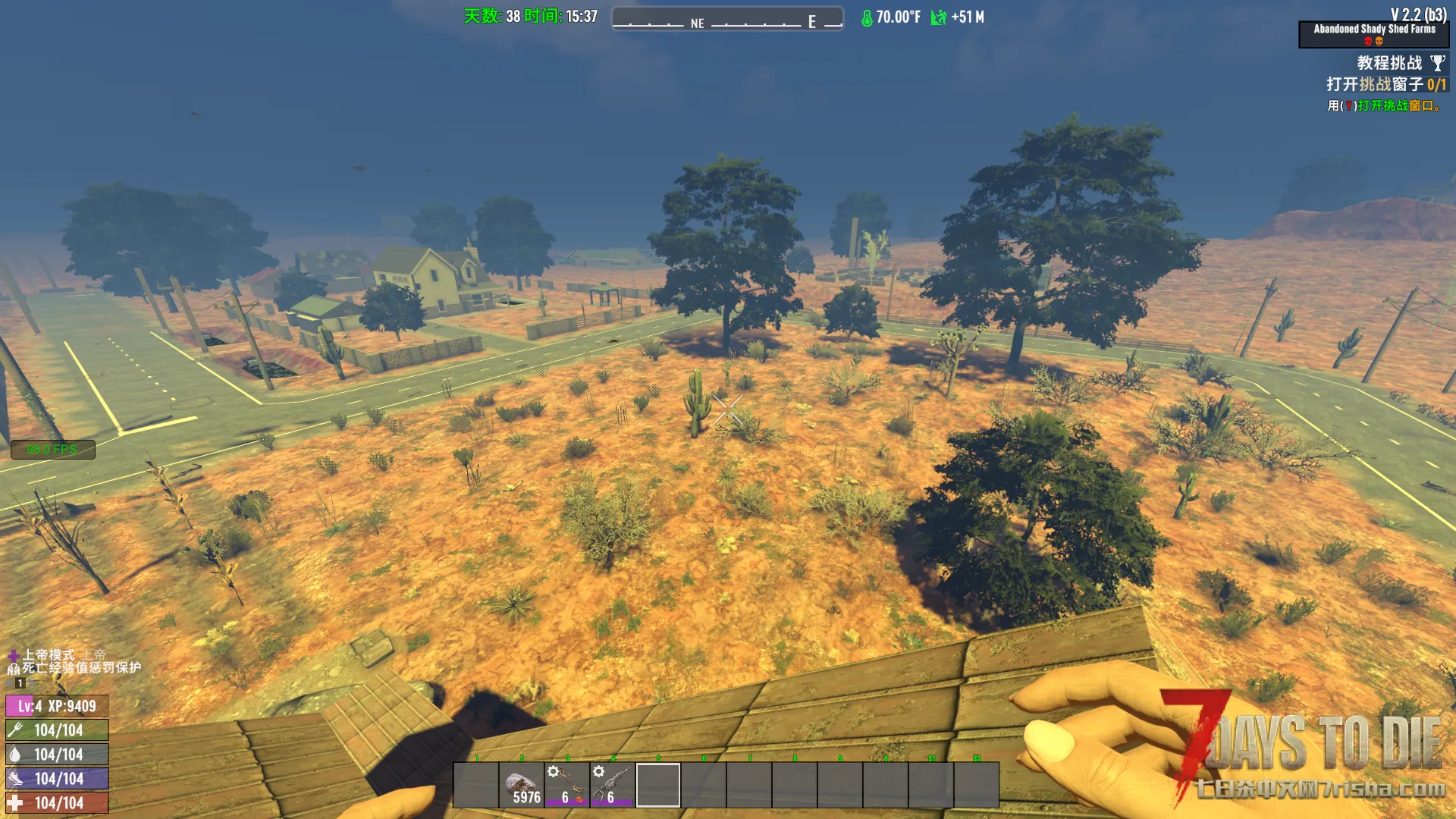1456x819 pixels.
Task: Go to next buff page arrow
Action: pos(33,683)
